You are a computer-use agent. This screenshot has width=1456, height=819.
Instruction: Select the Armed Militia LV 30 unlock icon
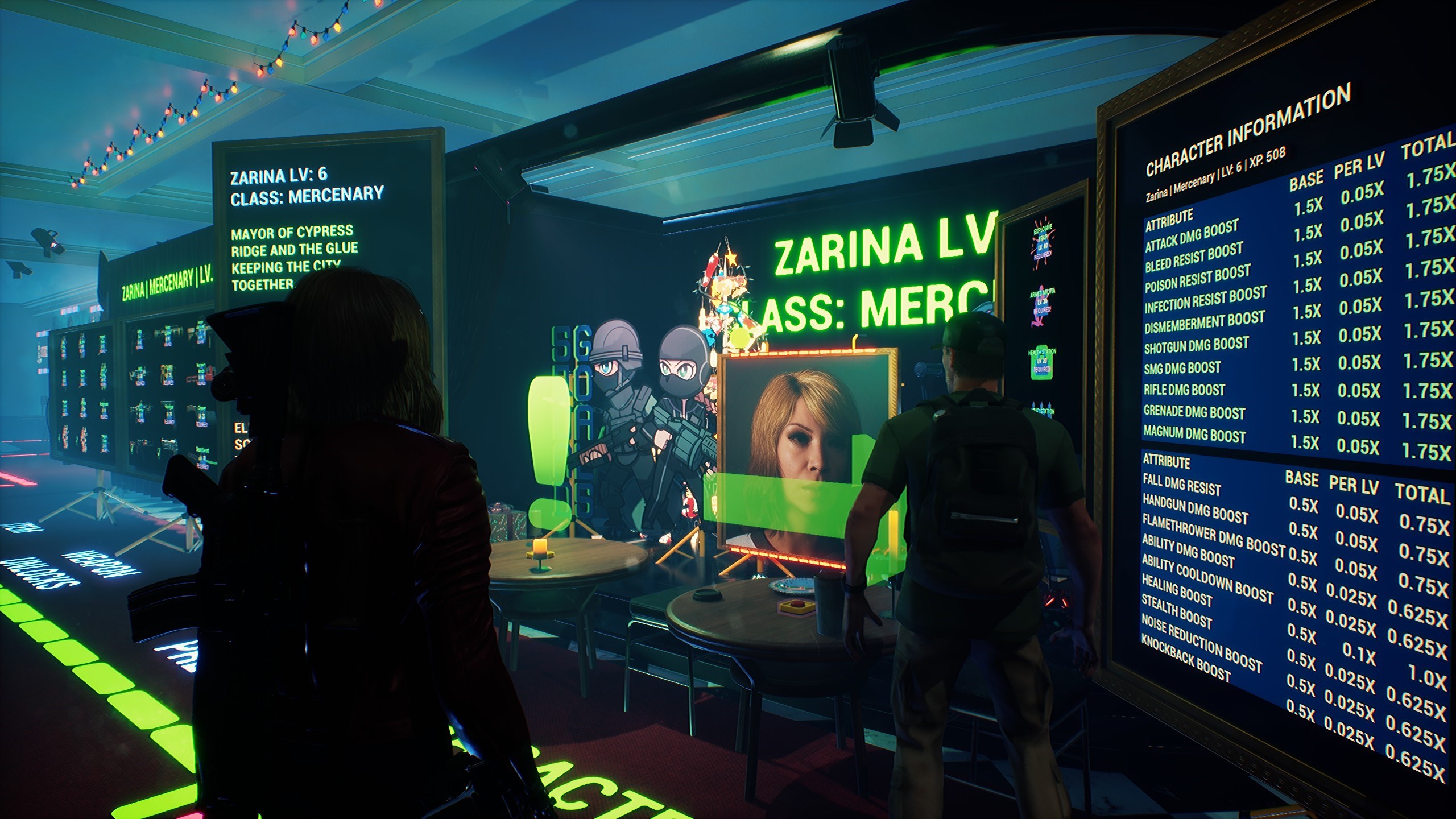(x=1043, y=304)
